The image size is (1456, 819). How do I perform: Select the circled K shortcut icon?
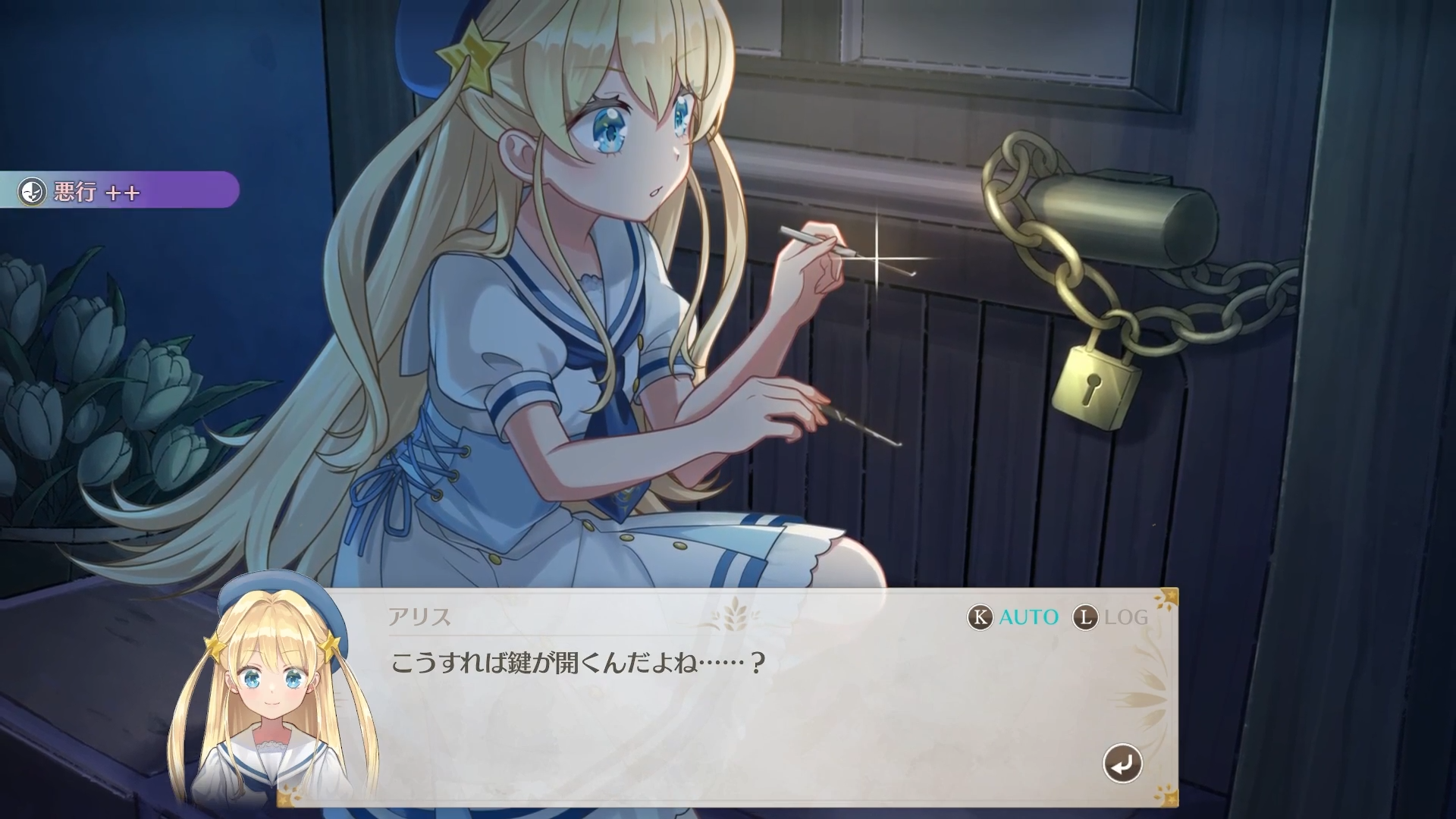(981, 618)
